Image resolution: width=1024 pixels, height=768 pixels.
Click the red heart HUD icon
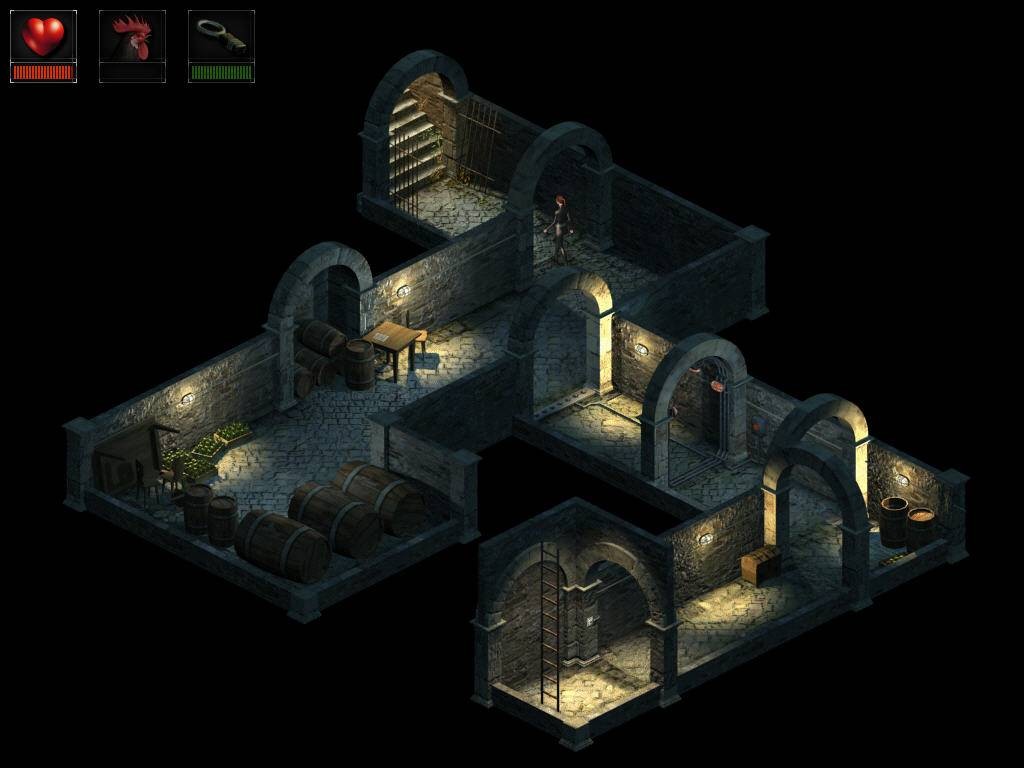click(43, 37)
